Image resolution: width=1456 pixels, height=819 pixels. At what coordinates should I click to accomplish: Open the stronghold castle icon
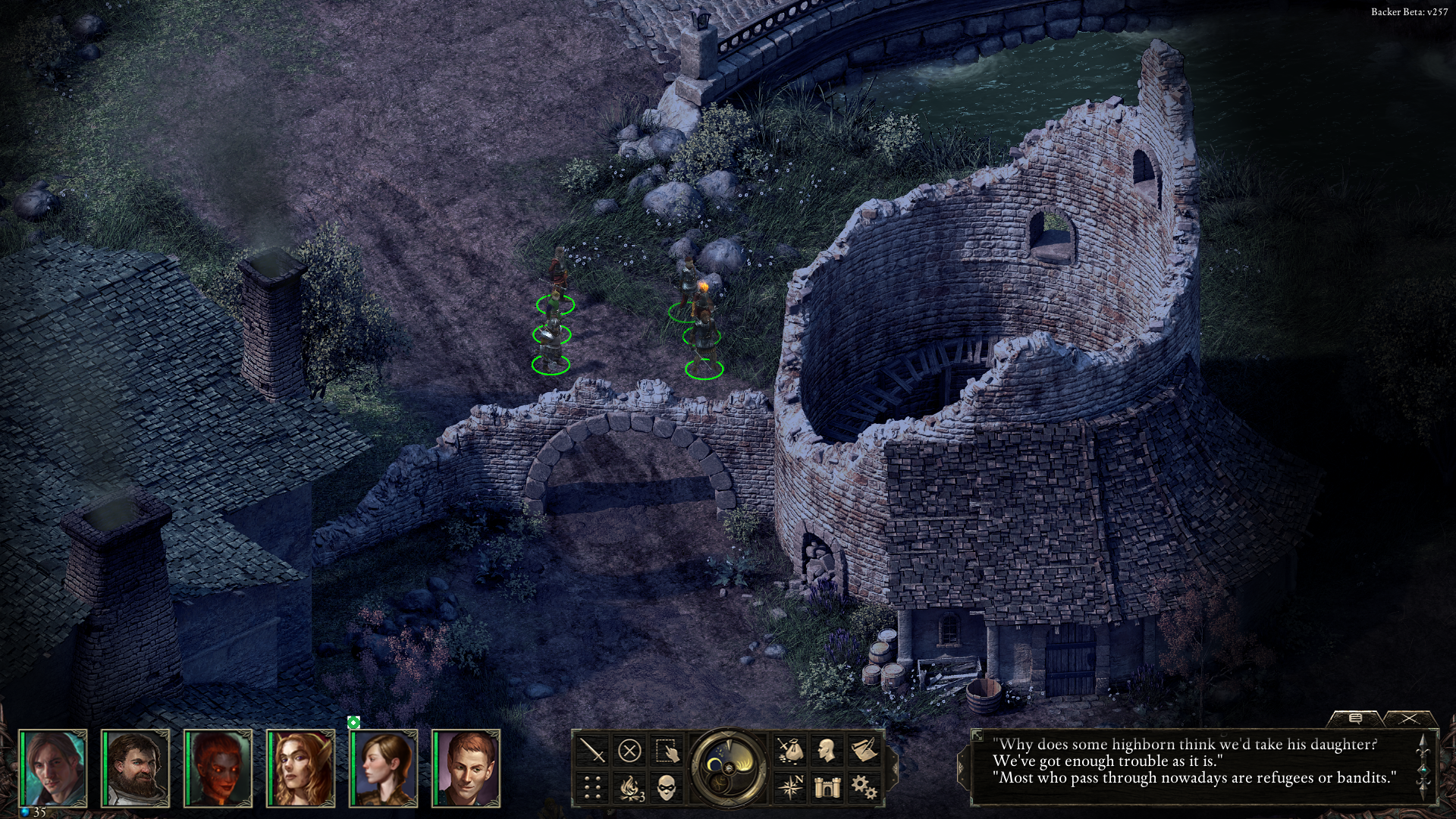click(827, 787)
